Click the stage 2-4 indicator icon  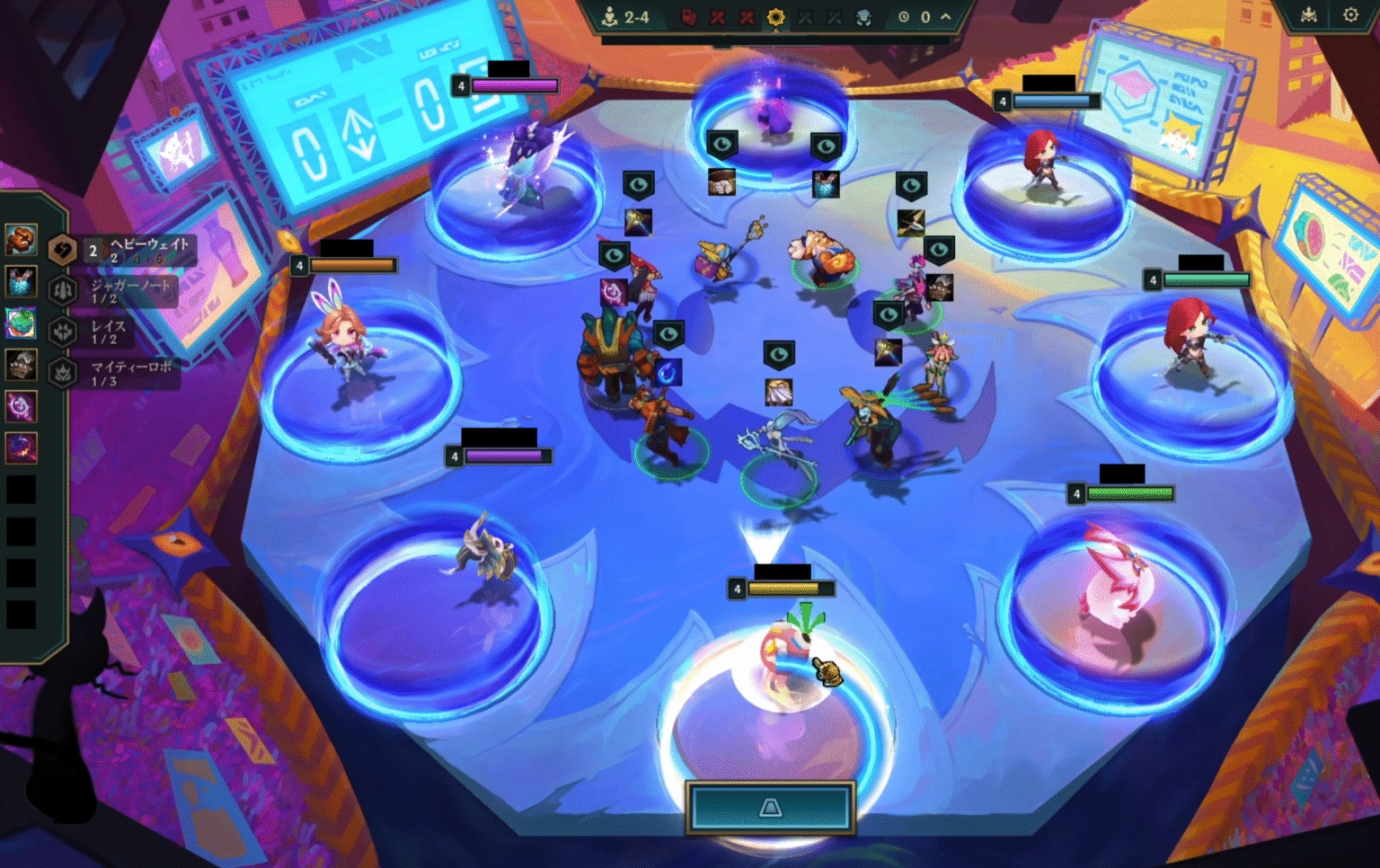tap(609, 15)
